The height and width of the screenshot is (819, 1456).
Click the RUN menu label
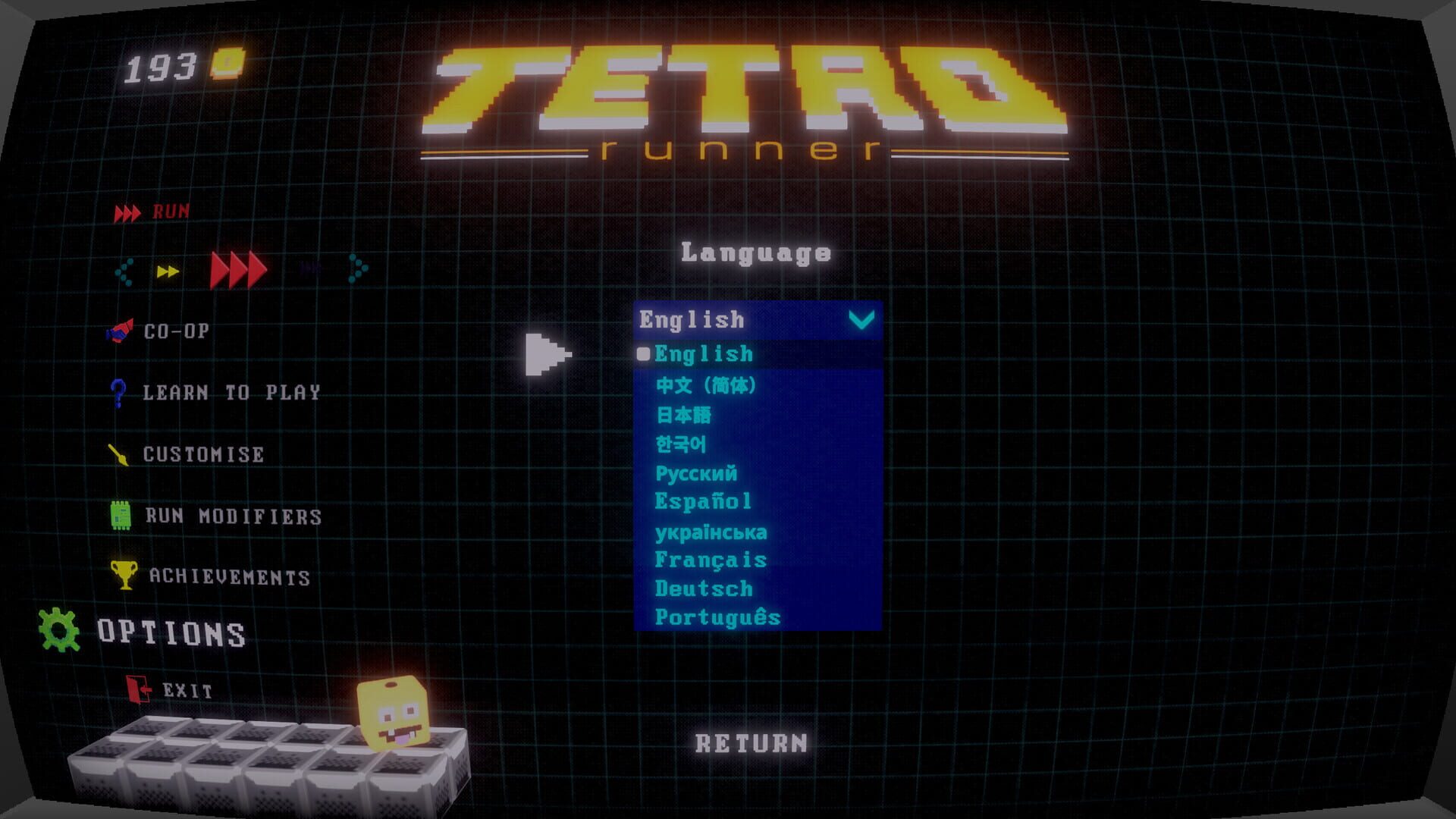click(x=171, y=212)
